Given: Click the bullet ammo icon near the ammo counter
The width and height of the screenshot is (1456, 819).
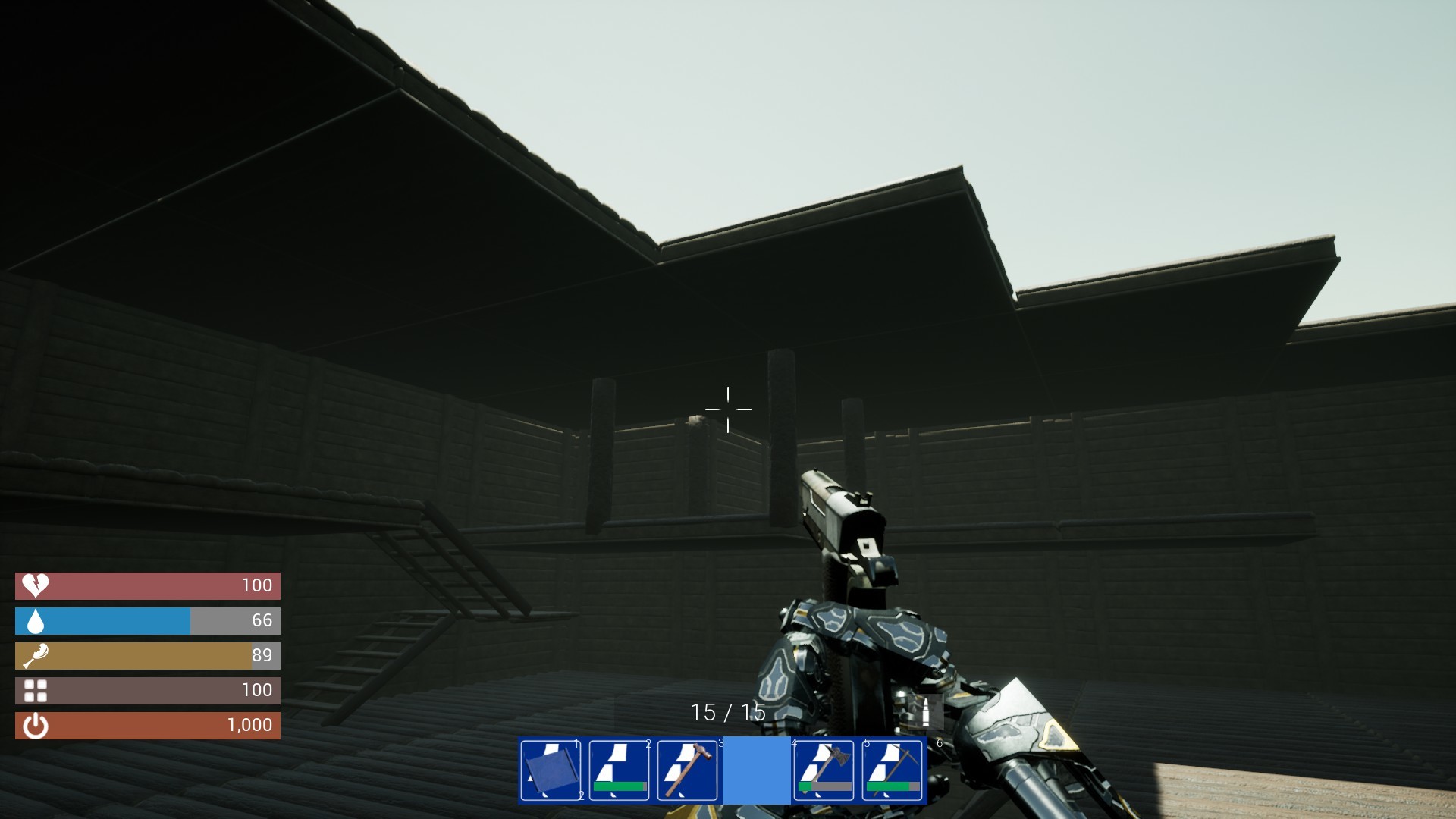Looking at the screenshot, I should tap(927, 714).
